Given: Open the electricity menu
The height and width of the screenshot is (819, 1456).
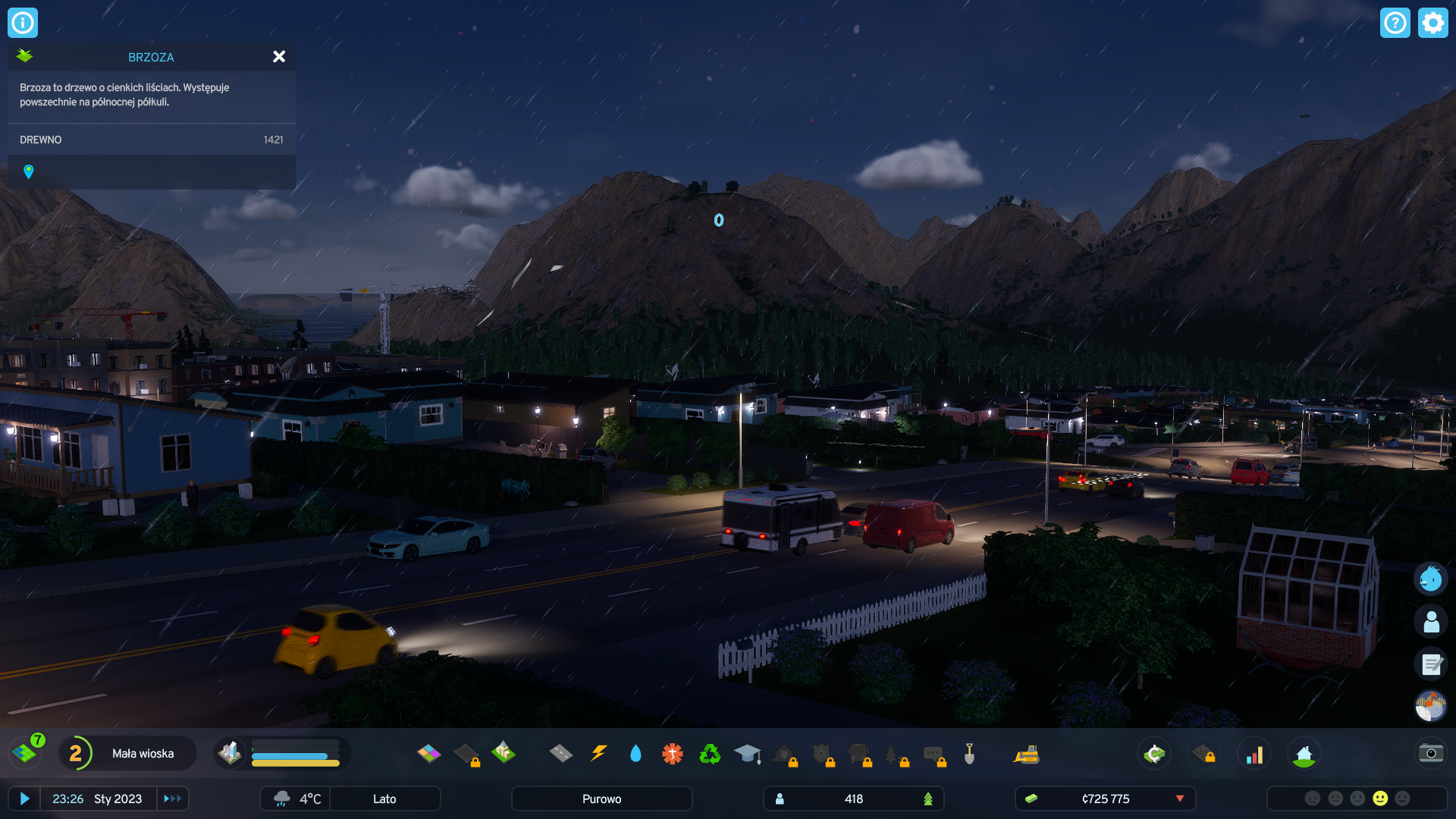Looking at the screenshot, I should coord(598,753).
